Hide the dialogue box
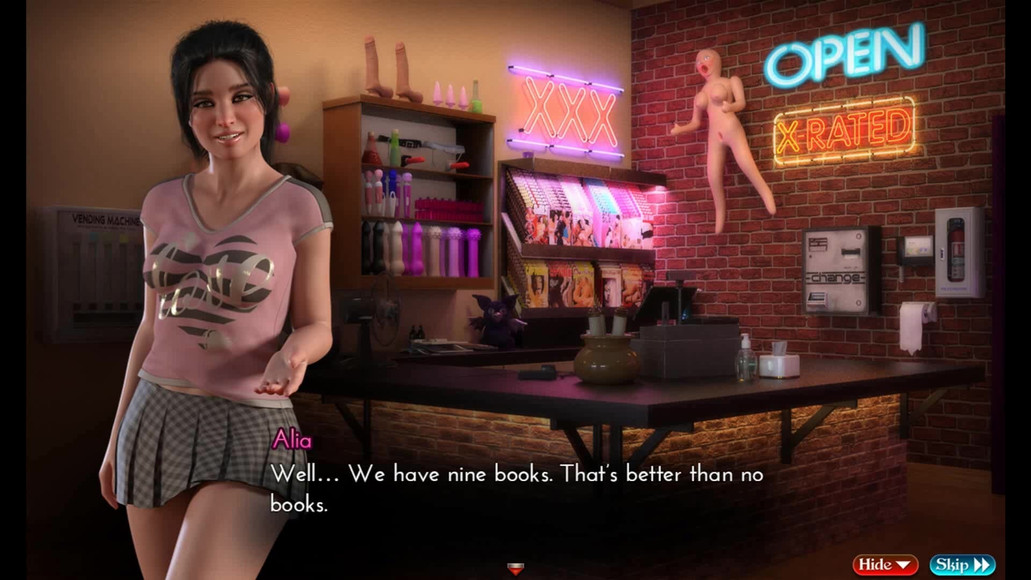1031x580 pixels. [x=885, y=565]
